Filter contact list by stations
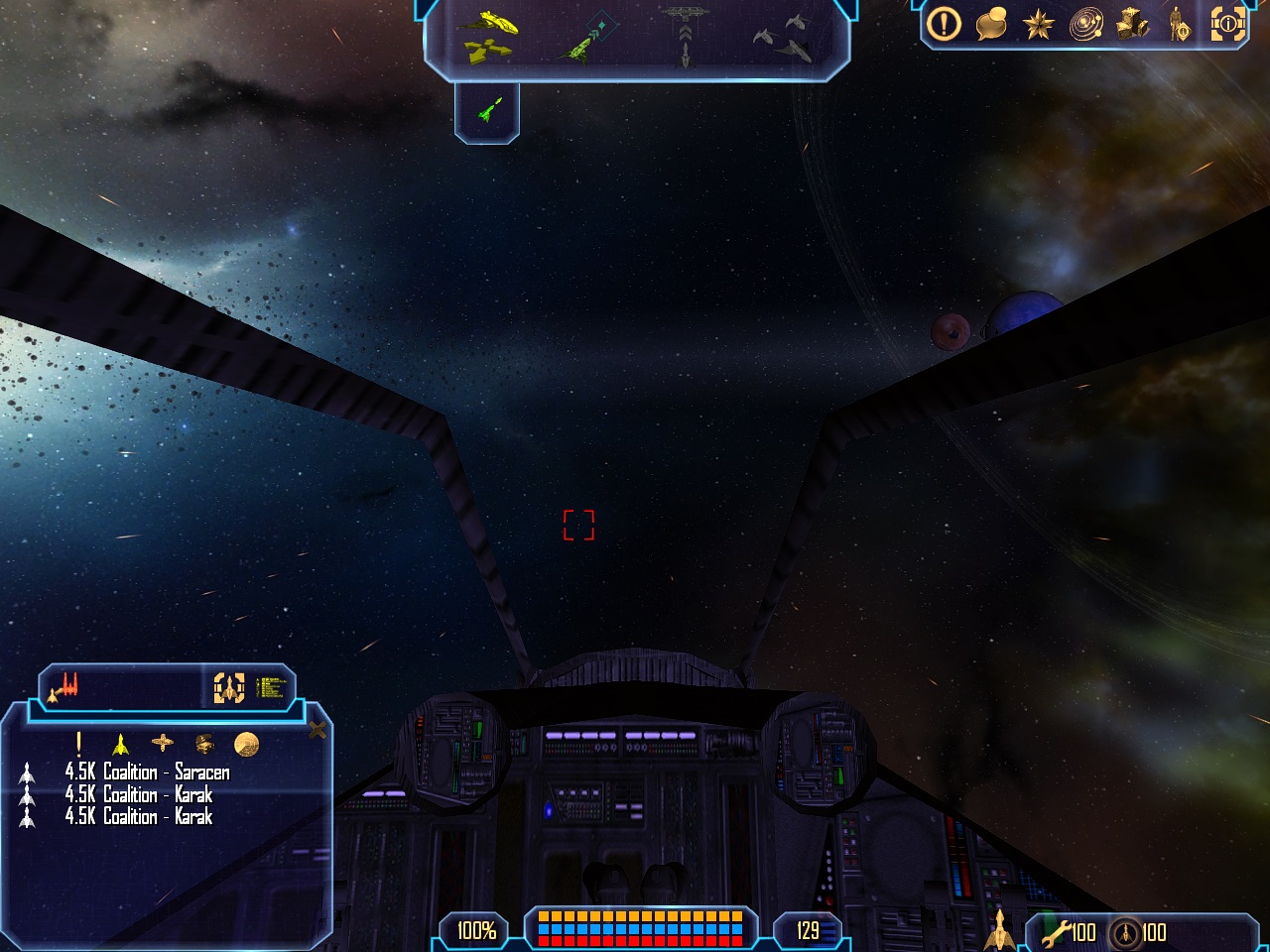 coord(162,743)
